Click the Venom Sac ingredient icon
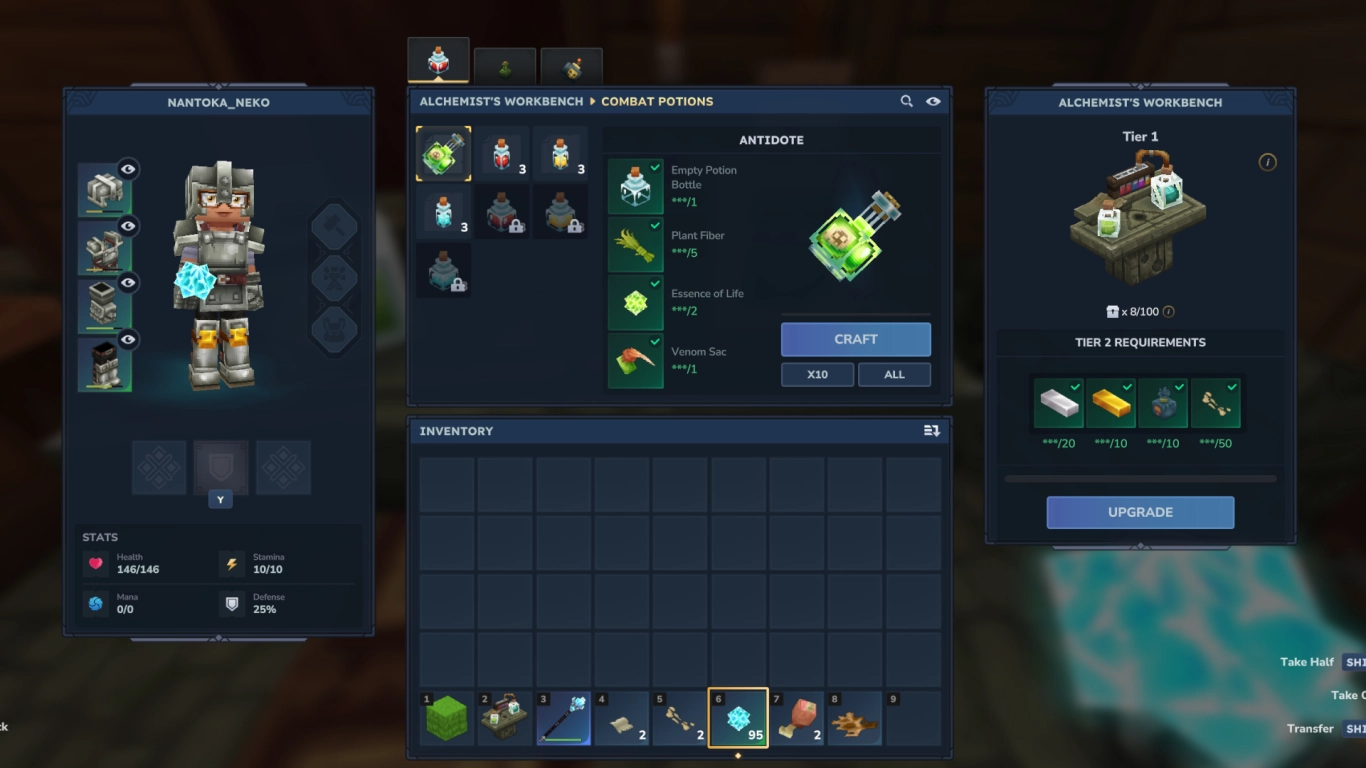The width and height of the screenshot is (1366, 768). coord(634,360)
